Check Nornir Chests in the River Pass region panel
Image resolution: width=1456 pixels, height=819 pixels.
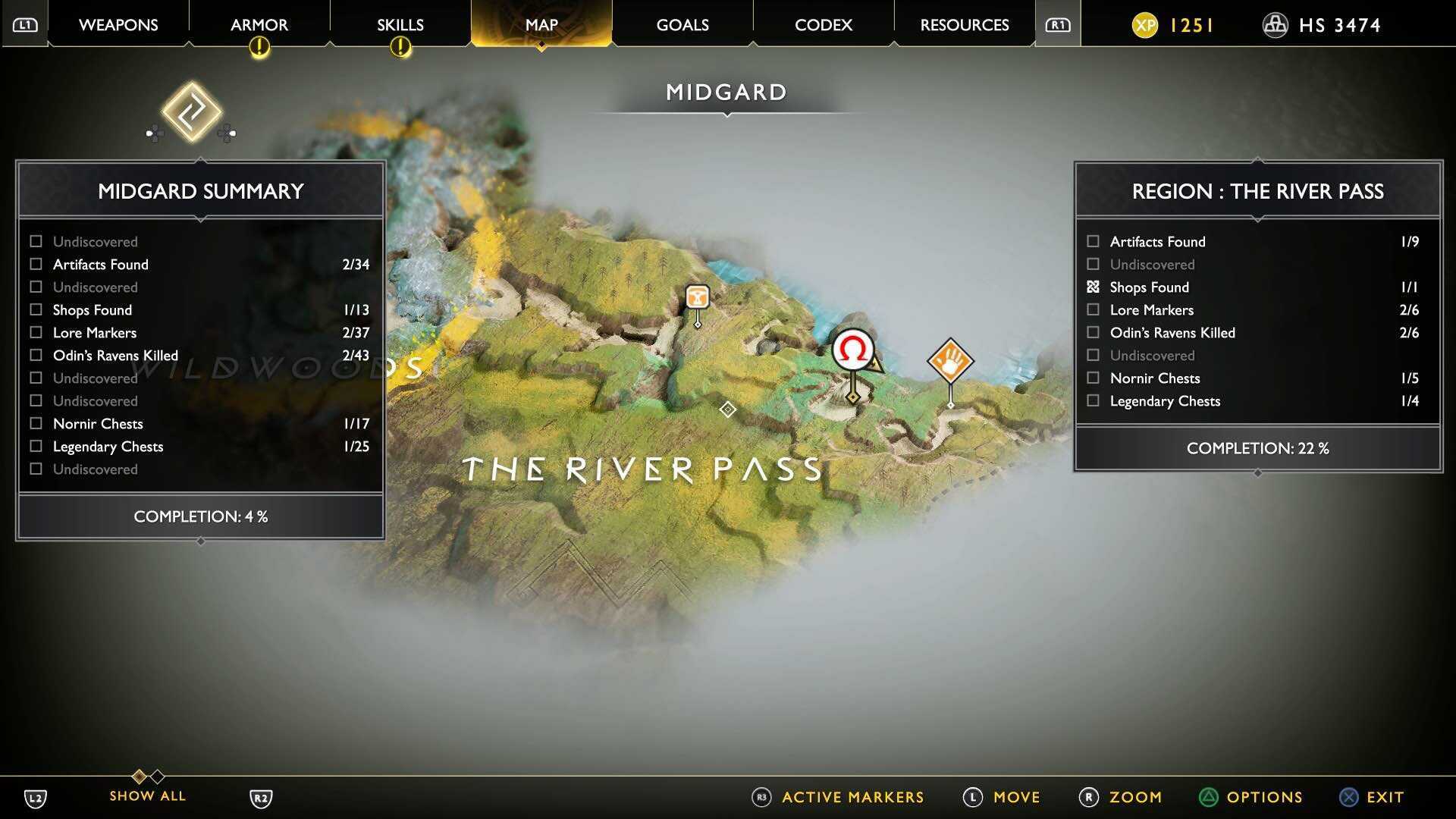pyautogui.click(x=1093, y=378)
